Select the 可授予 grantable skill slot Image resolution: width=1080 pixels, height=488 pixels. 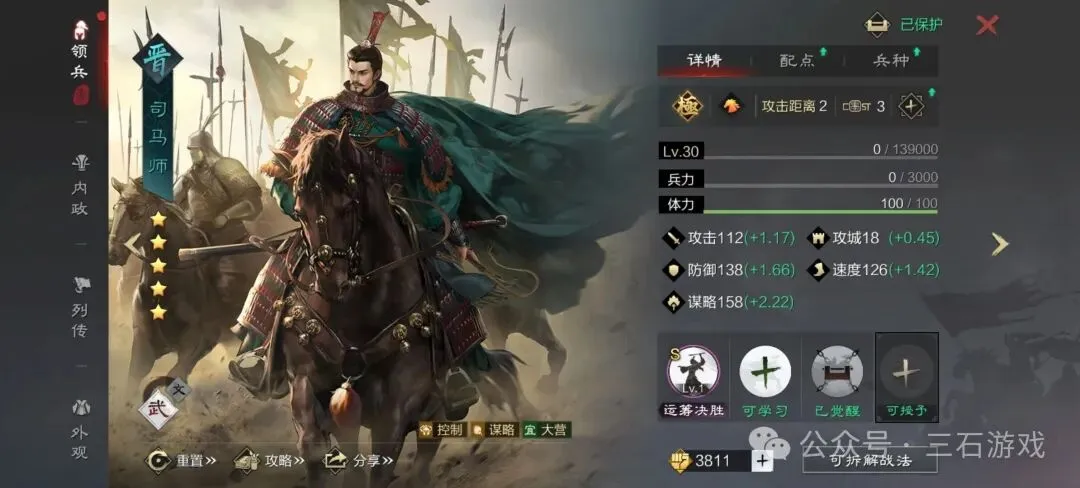(907, 372)
